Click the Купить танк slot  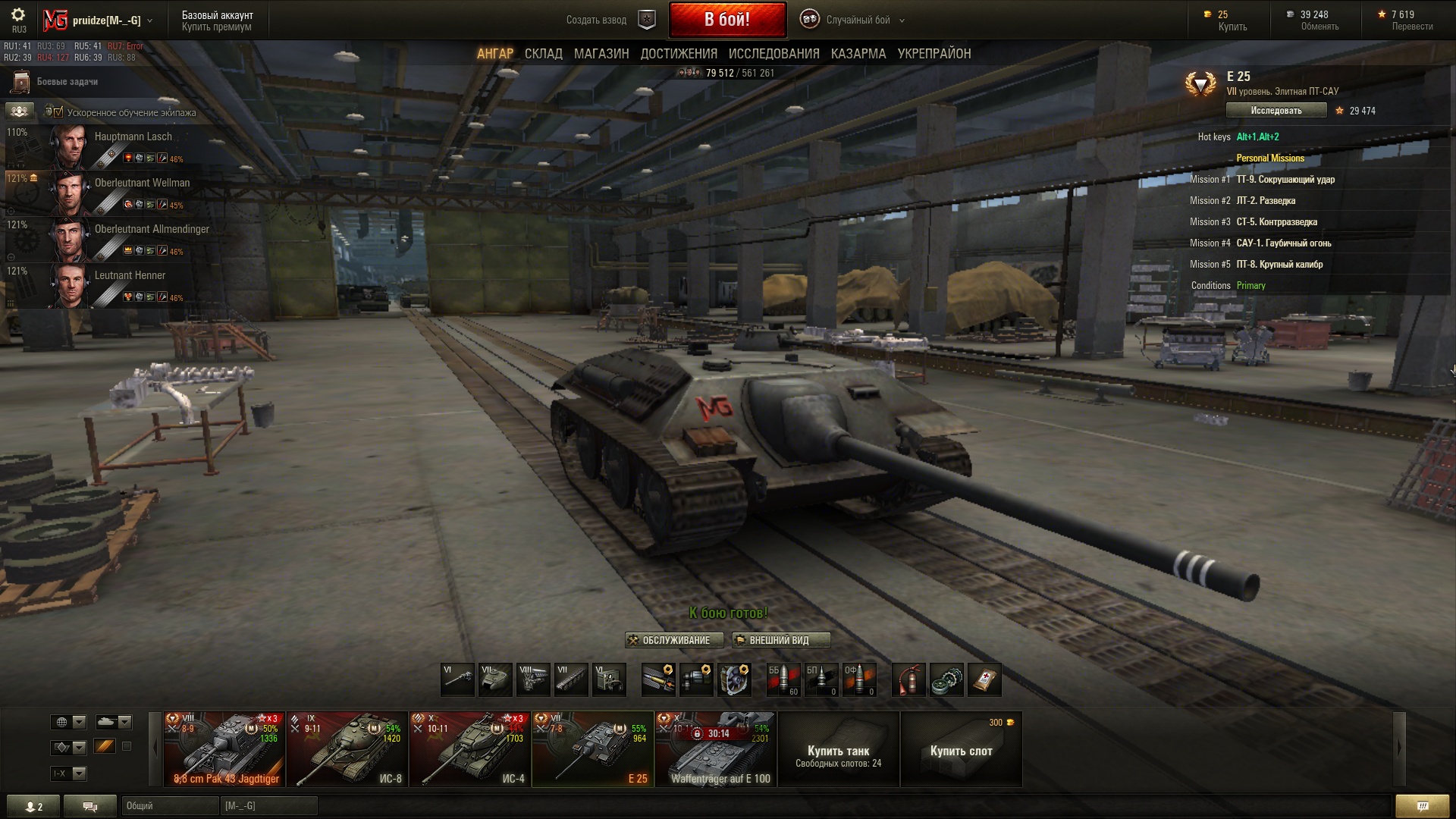(x=838, y=749)
